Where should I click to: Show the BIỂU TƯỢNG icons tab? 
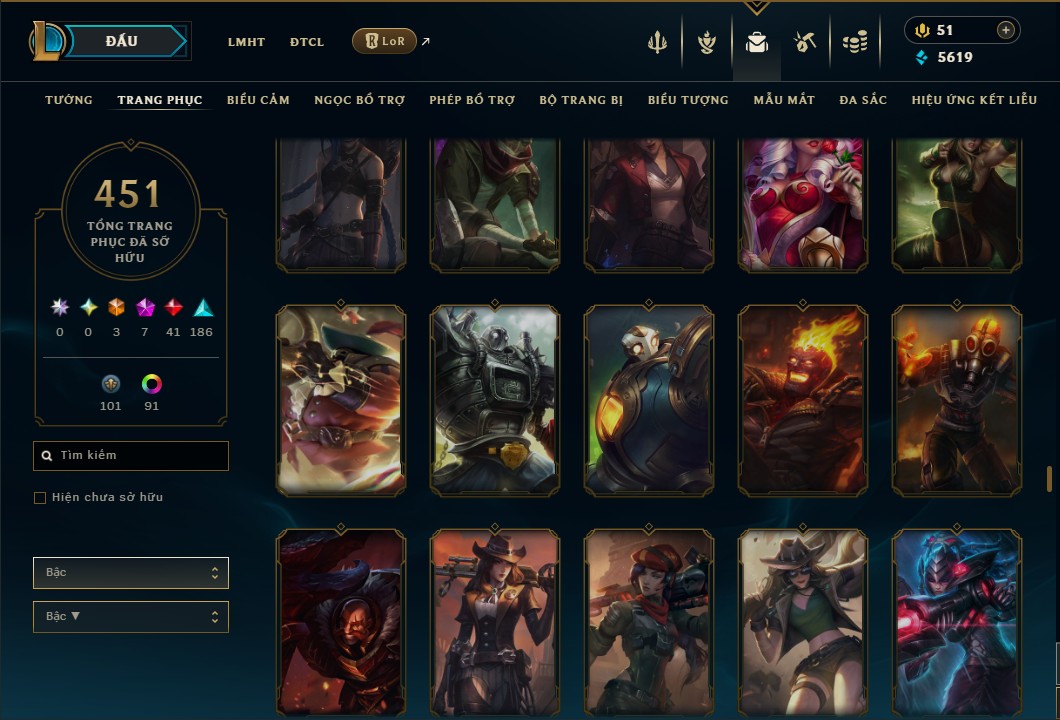coord(688,100)
